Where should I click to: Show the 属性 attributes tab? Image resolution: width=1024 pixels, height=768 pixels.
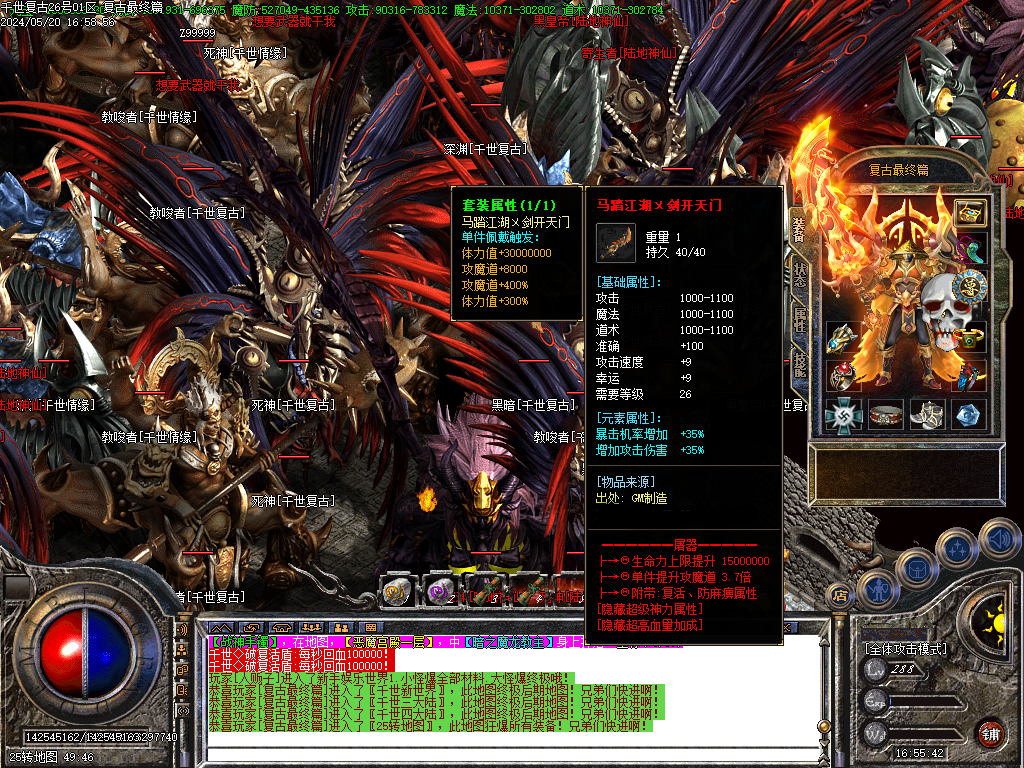pos(799,322)
